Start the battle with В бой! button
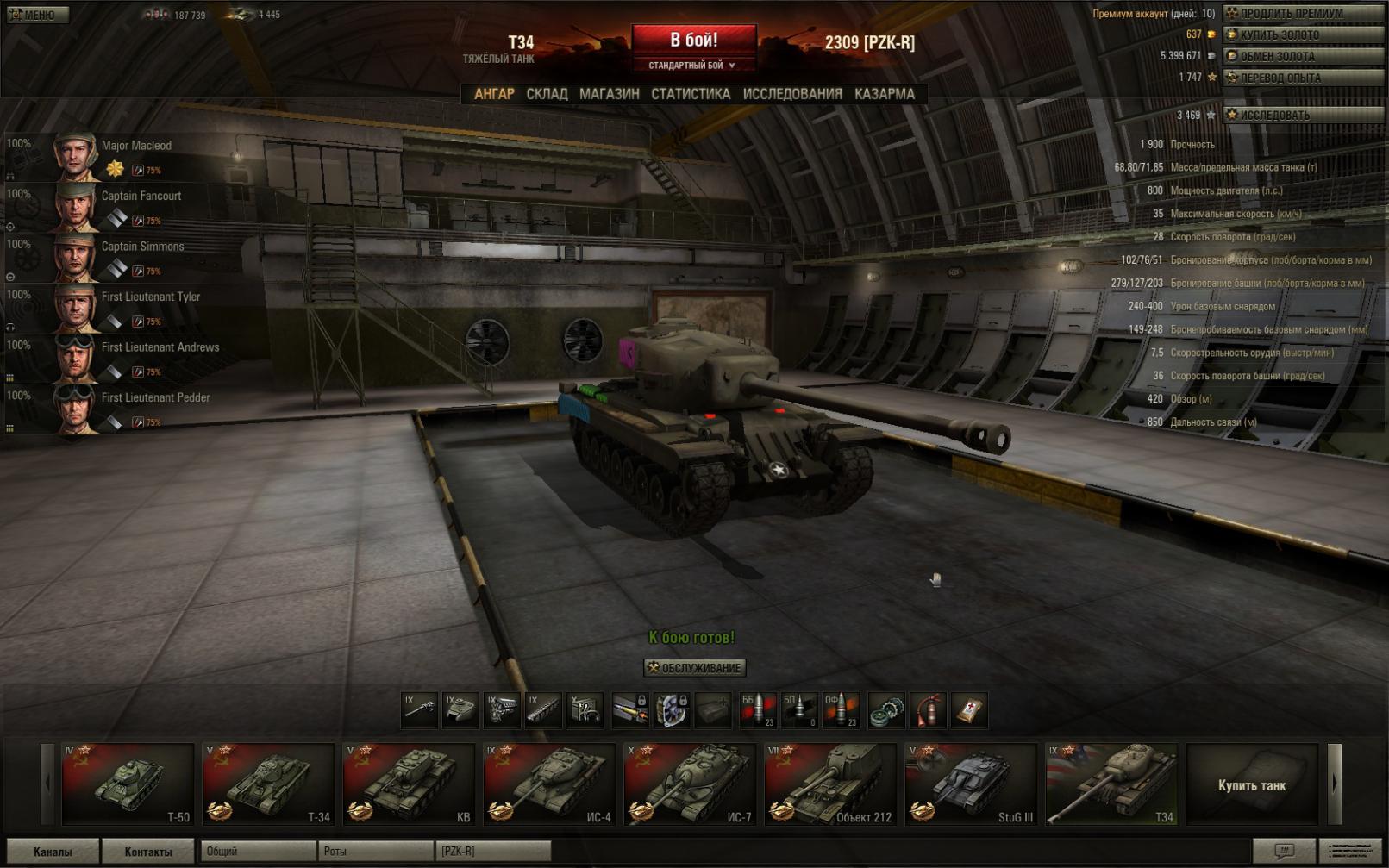This screenshot has height=868, width=1389. [694, 40]
